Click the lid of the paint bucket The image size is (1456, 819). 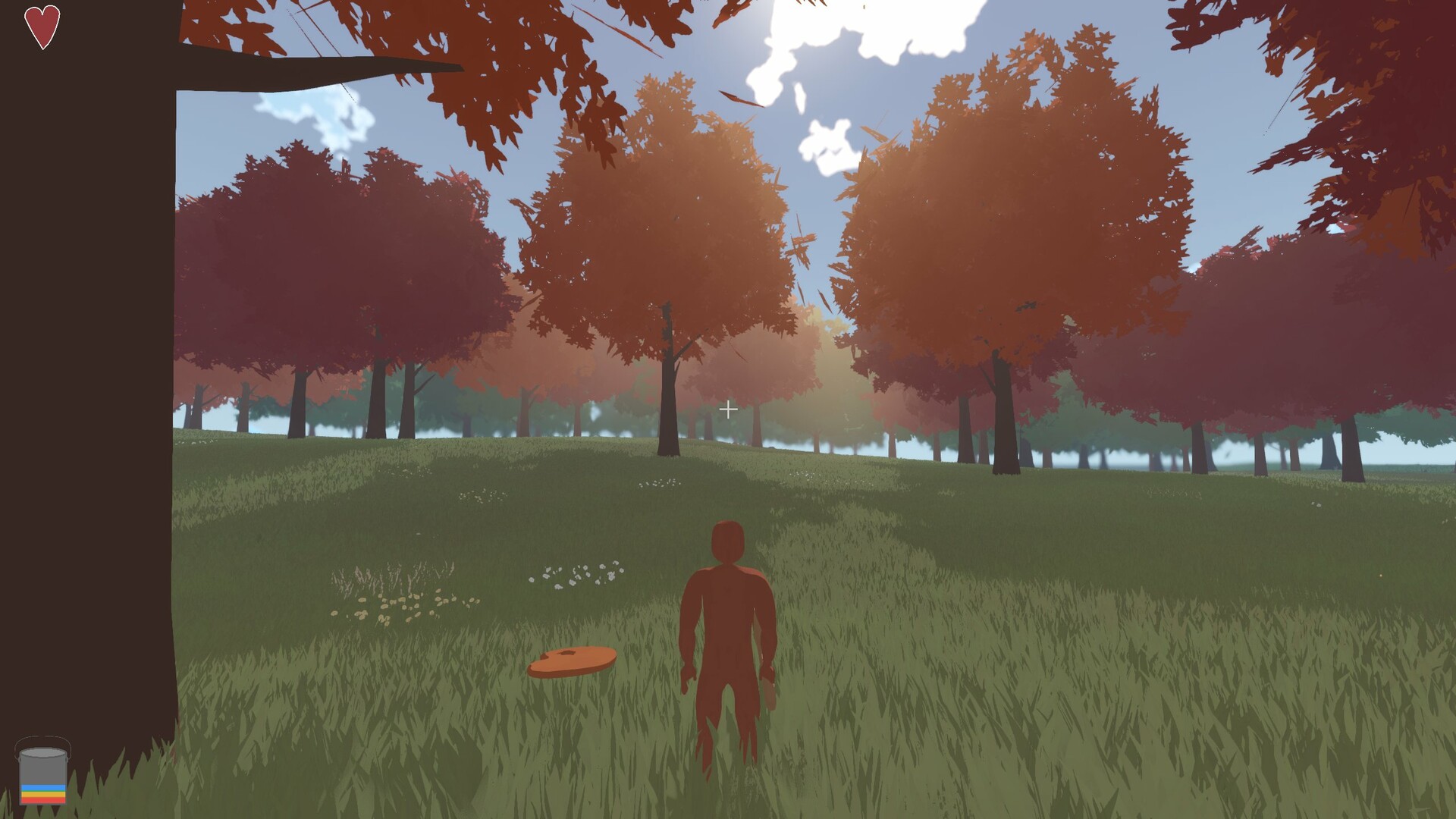coord(43,754)
